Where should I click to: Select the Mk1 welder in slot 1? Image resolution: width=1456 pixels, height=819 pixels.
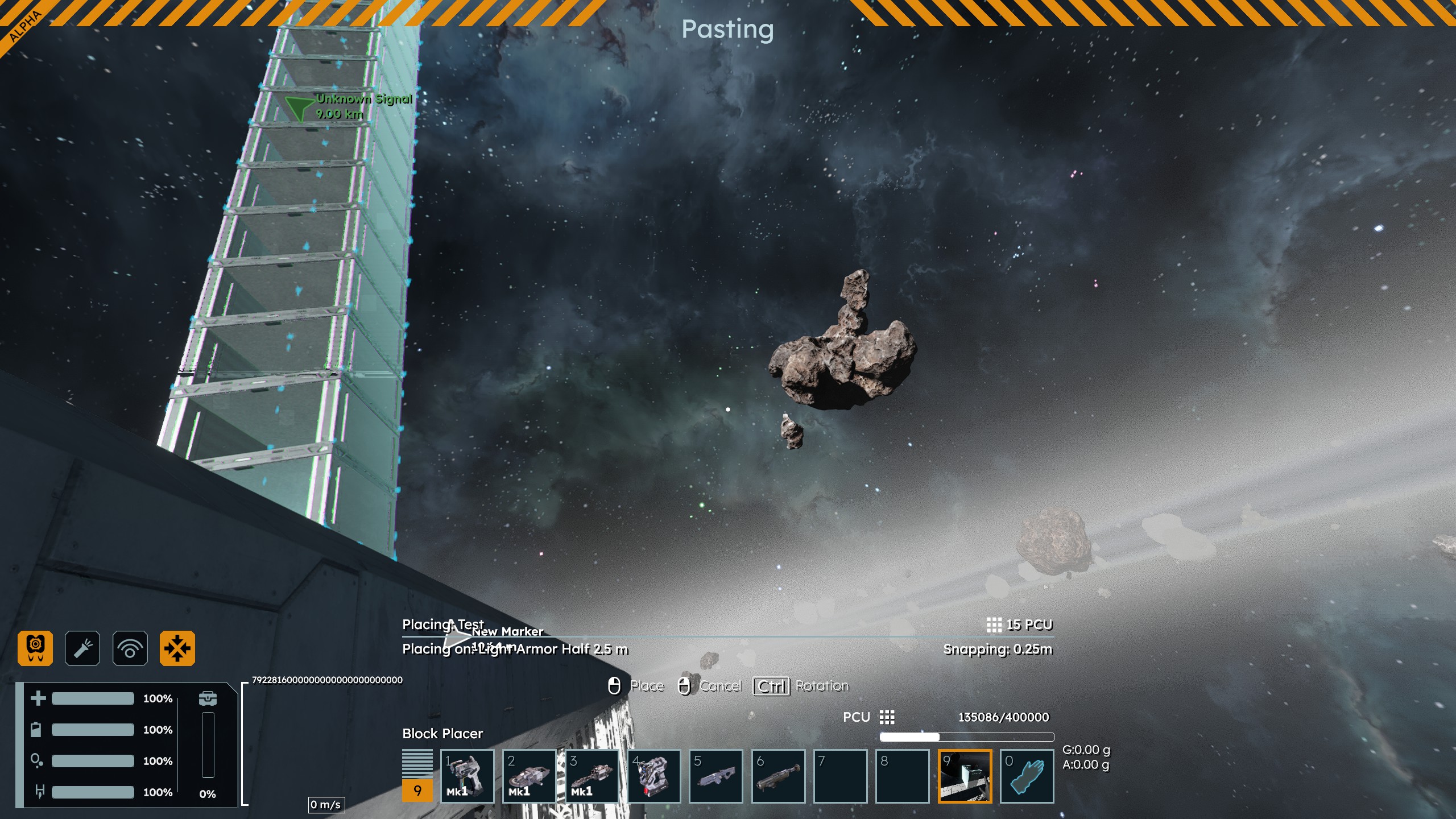point(468,776)
